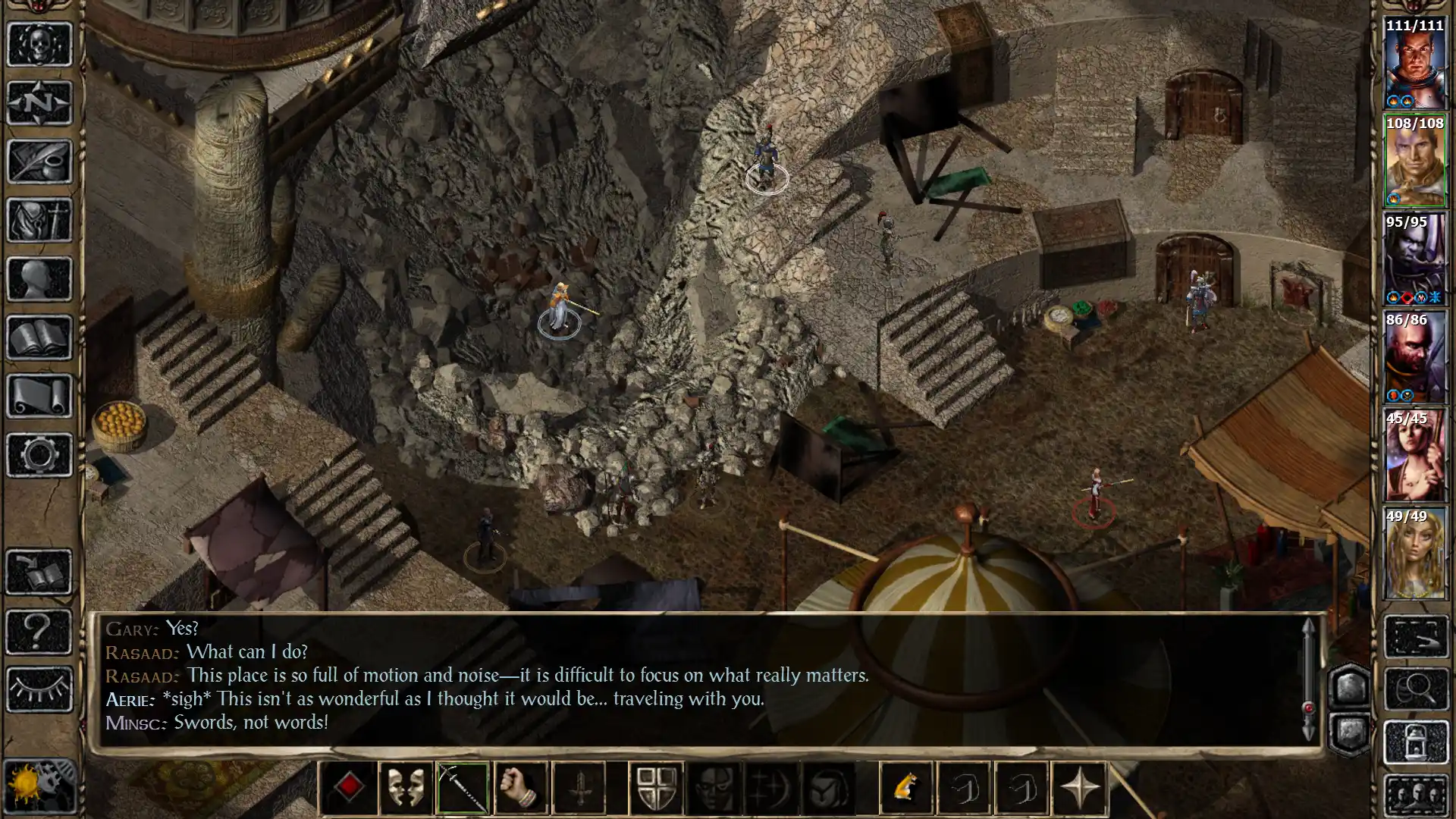Viewport: 1456px width, 819px height.
Task: Open the world map via compass icon
Action: pyautogui.click(x=39, y=102)
